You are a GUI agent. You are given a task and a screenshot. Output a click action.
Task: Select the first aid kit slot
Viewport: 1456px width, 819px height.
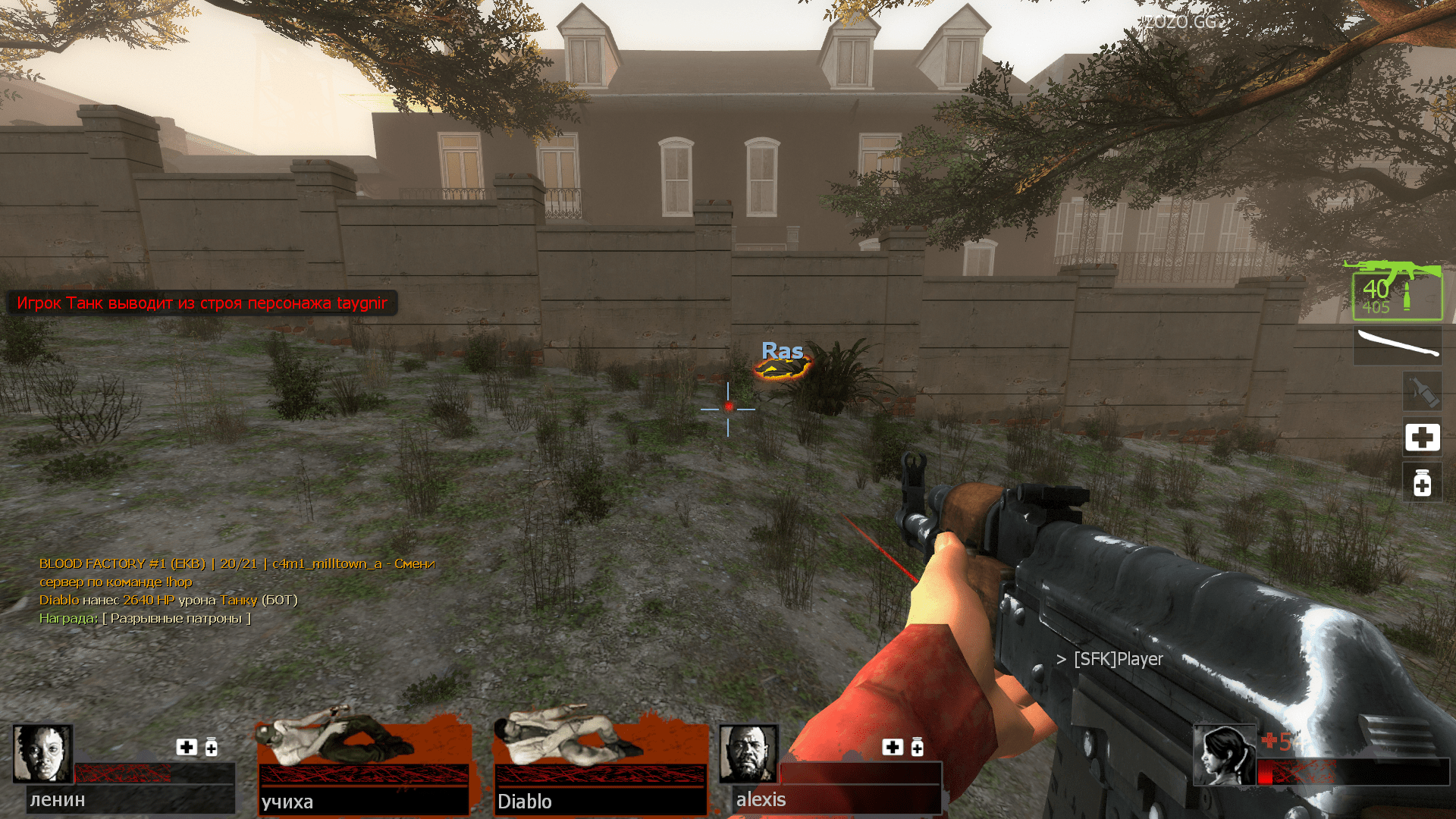pos(1422,438)
